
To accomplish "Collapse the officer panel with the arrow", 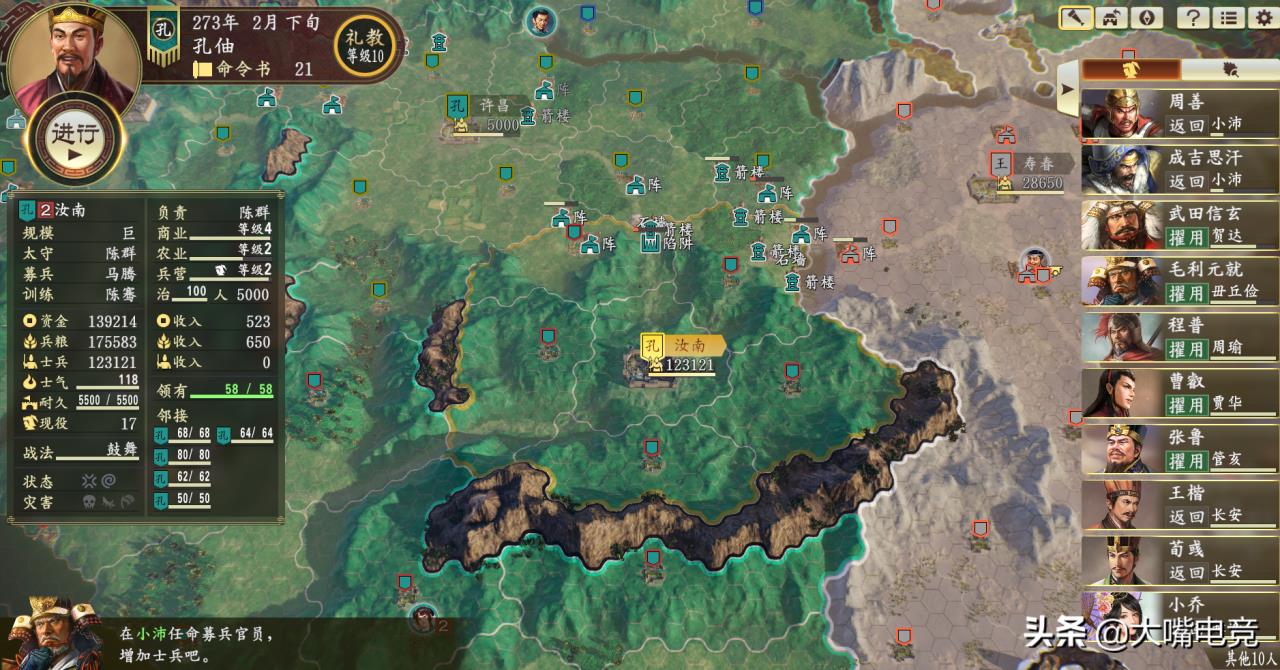I will (1068, 88).
